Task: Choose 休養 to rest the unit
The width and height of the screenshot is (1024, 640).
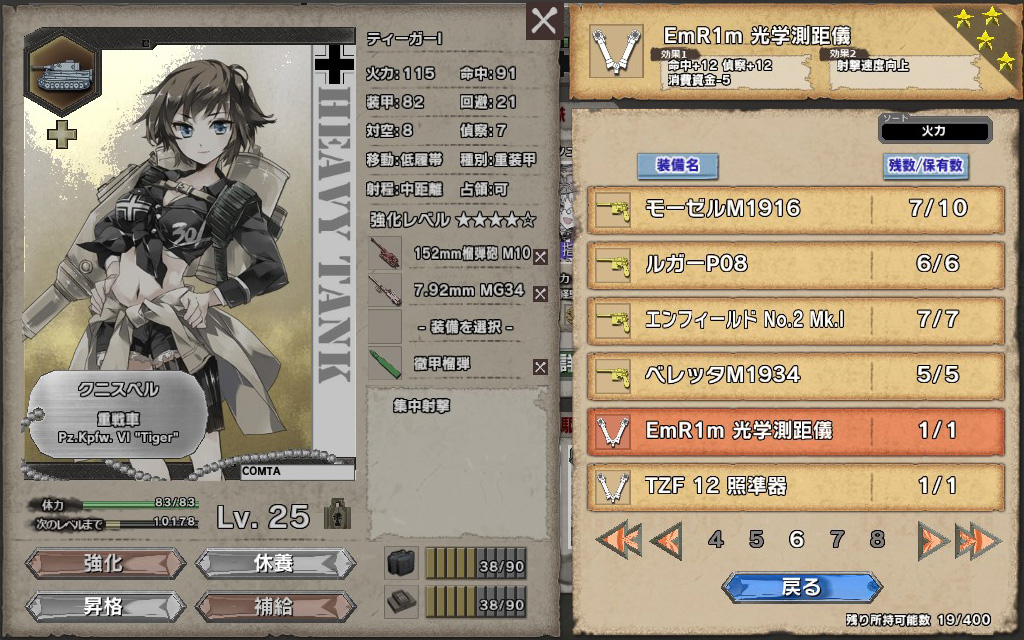Action: click(x=274, y=563)
